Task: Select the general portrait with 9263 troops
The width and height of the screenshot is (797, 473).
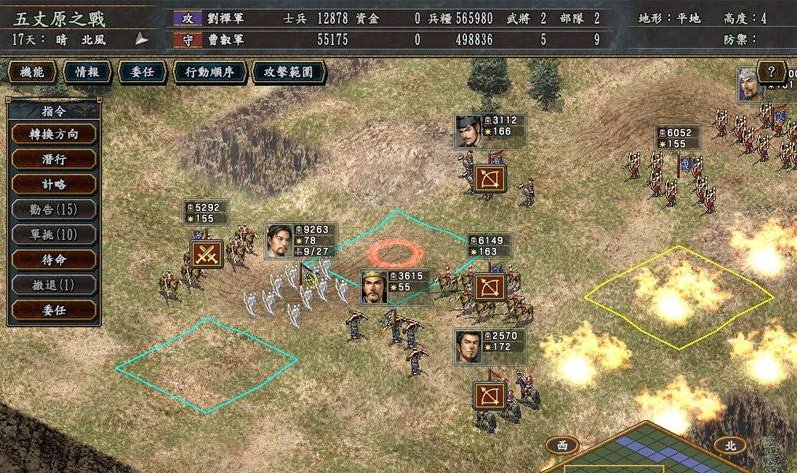Action: pos(280,240)
